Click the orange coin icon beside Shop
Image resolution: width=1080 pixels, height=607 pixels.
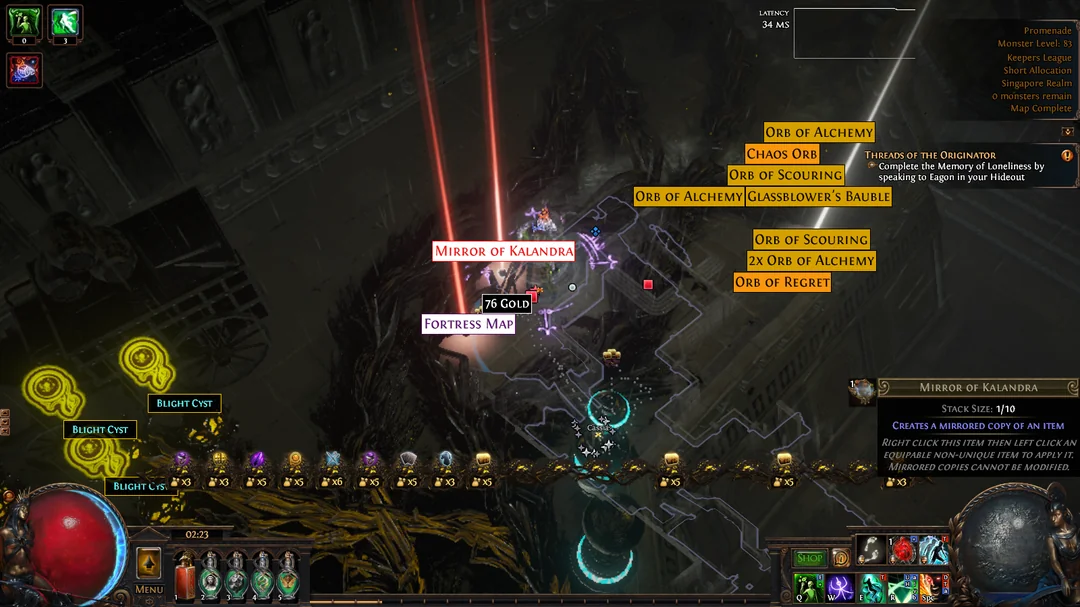[x=841, y=559]
